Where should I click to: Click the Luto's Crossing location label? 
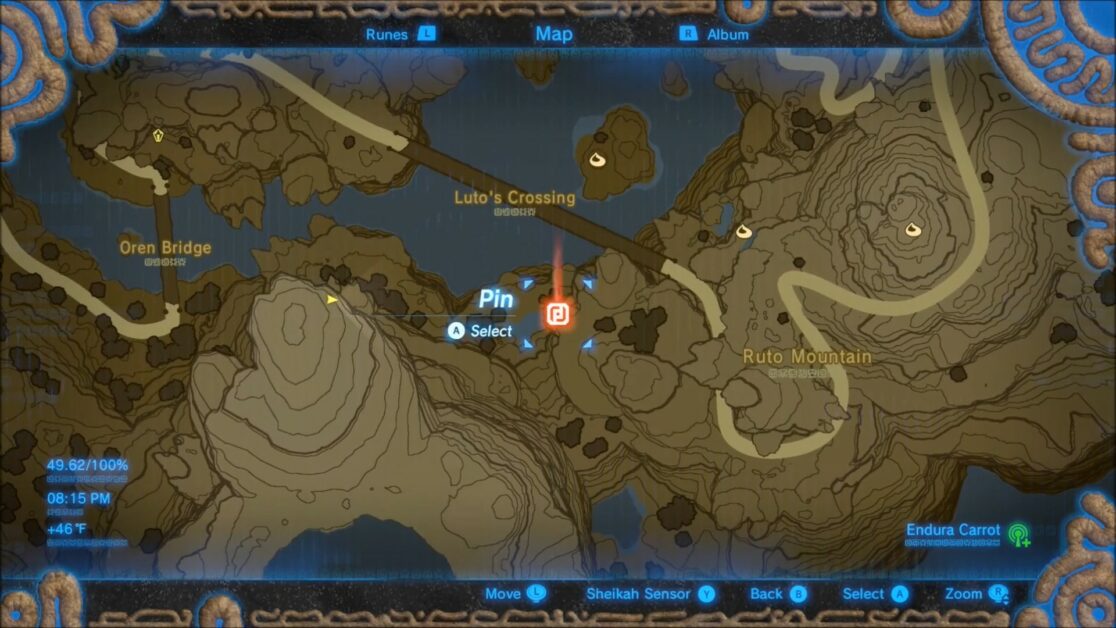tap(515, 198)
